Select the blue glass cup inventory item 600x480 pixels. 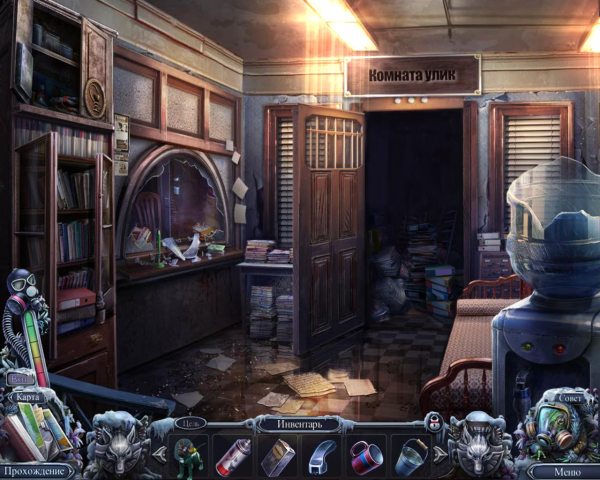411,457
